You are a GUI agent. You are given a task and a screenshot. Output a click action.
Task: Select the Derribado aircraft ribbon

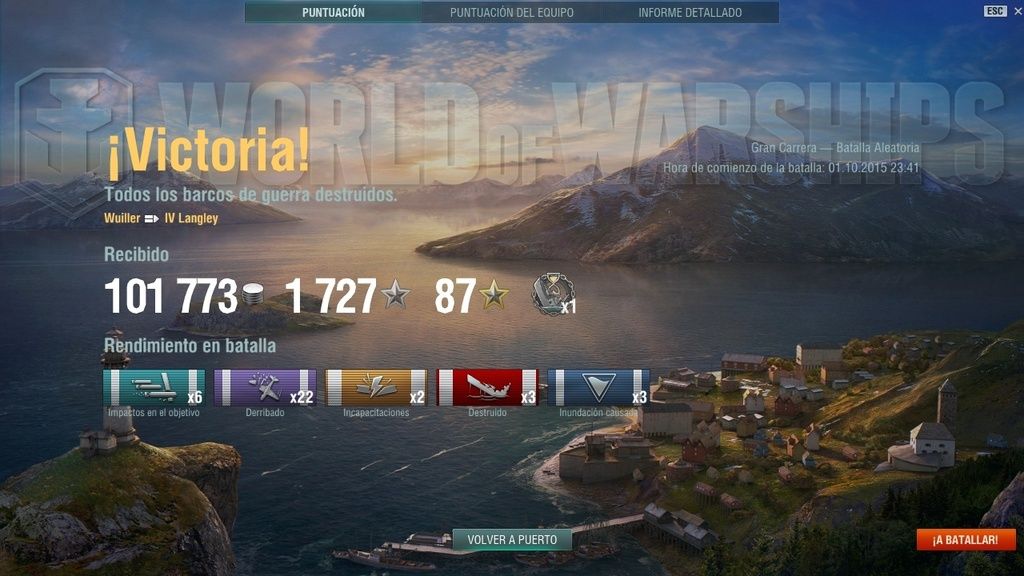pos(265,388)
